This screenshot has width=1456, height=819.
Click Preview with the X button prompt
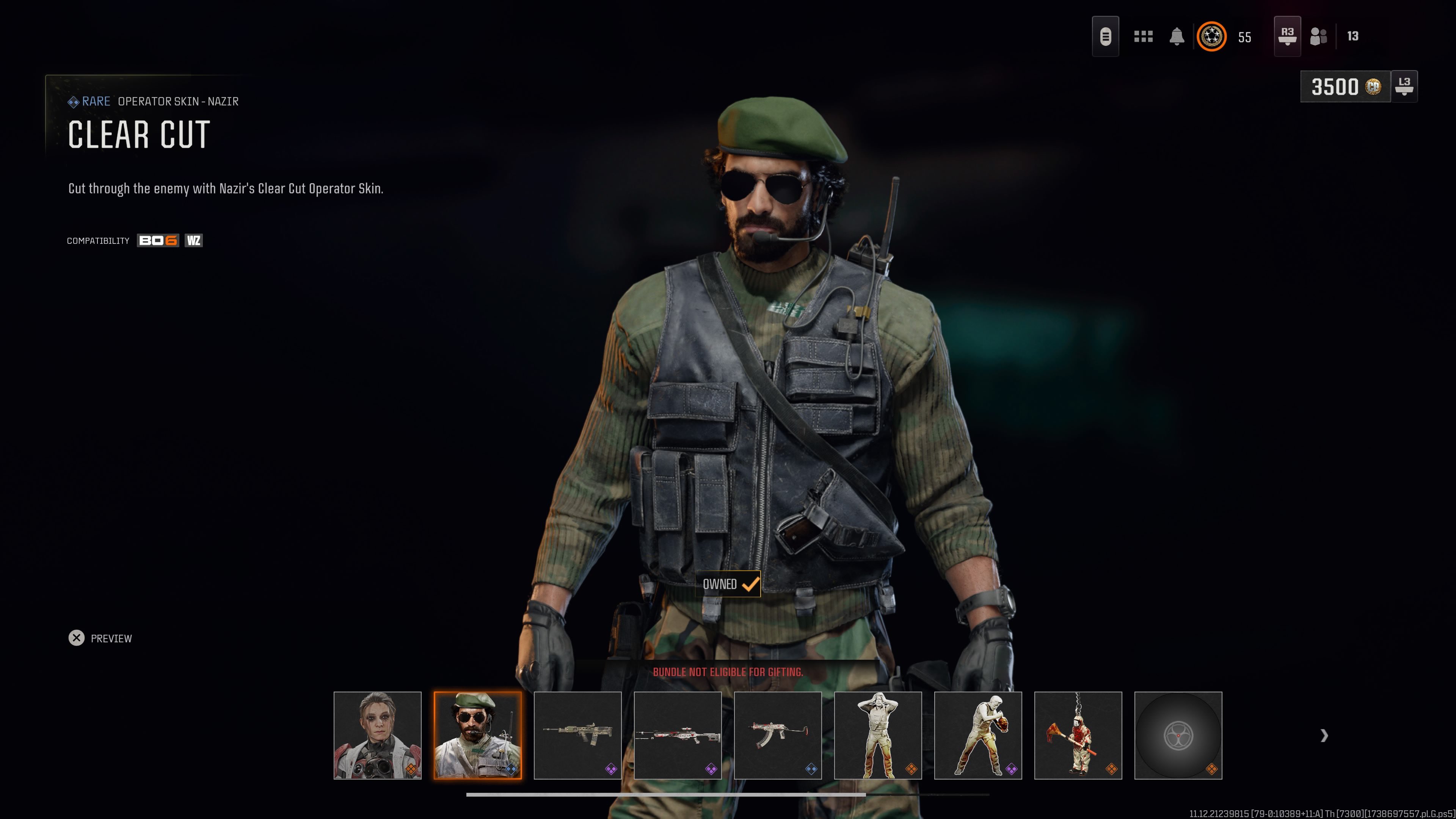(x=99, y=638)
